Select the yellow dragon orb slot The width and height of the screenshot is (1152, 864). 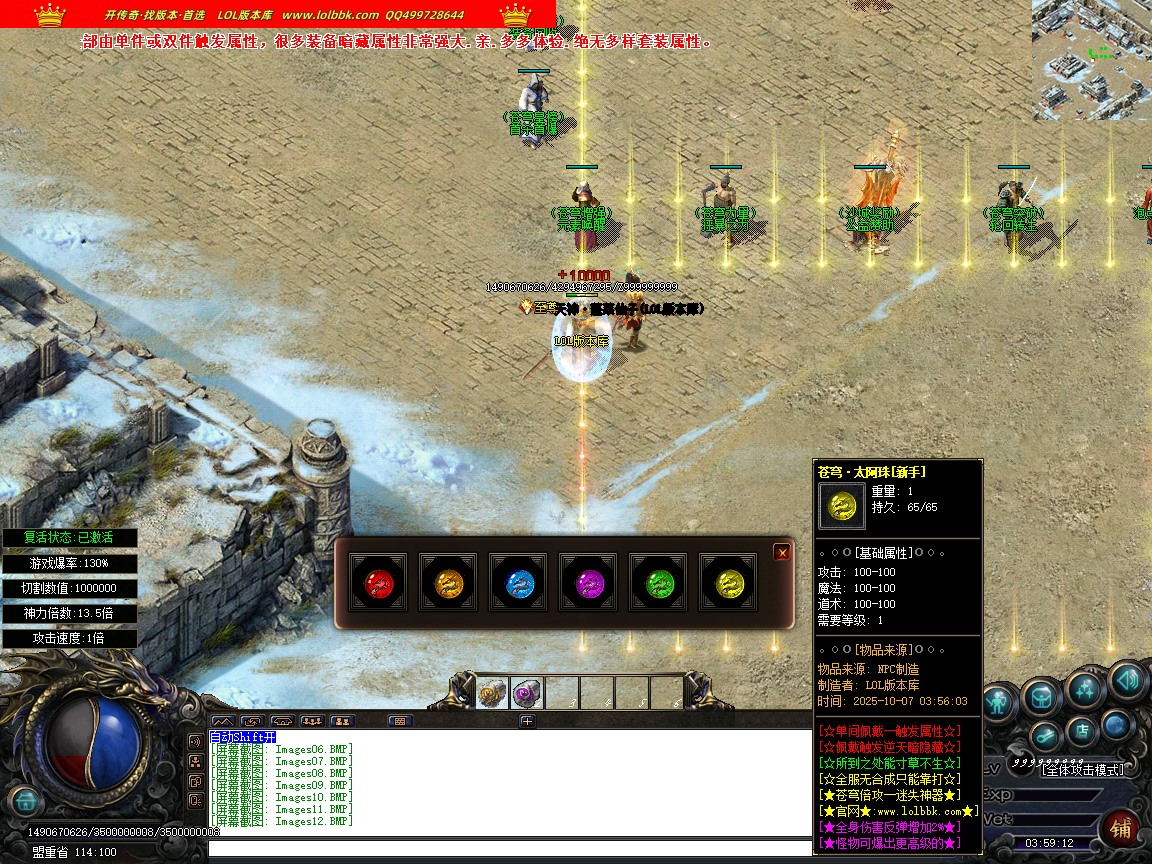(x=728, y=582)
